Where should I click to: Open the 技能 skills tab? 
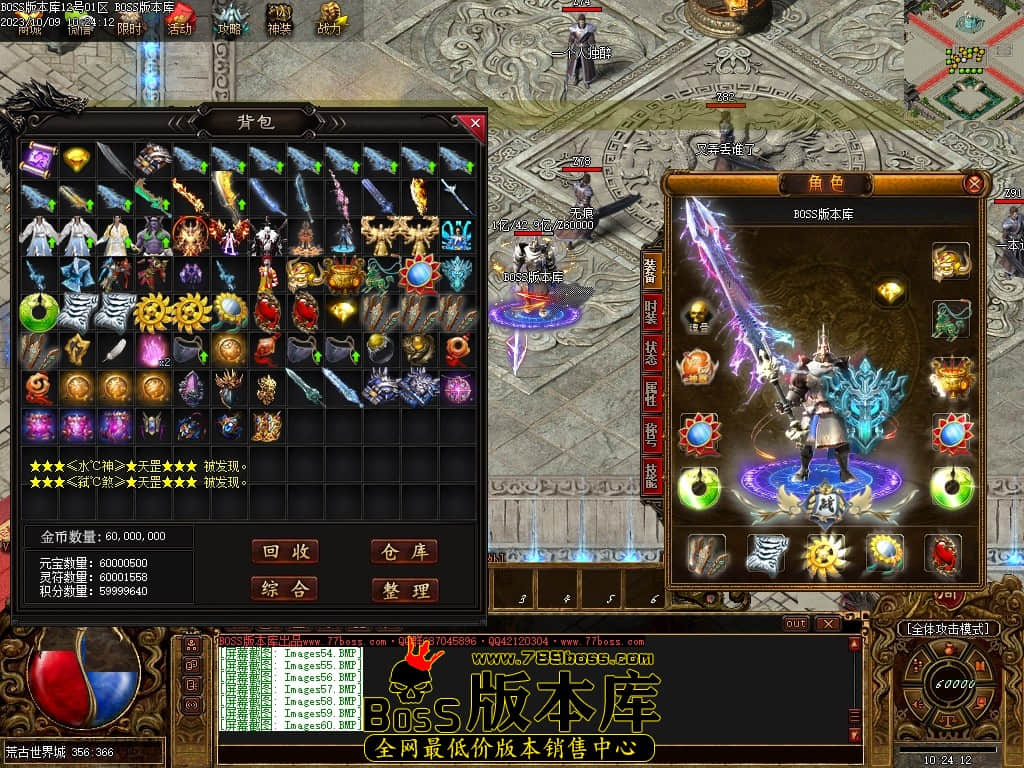pos(651,477)
